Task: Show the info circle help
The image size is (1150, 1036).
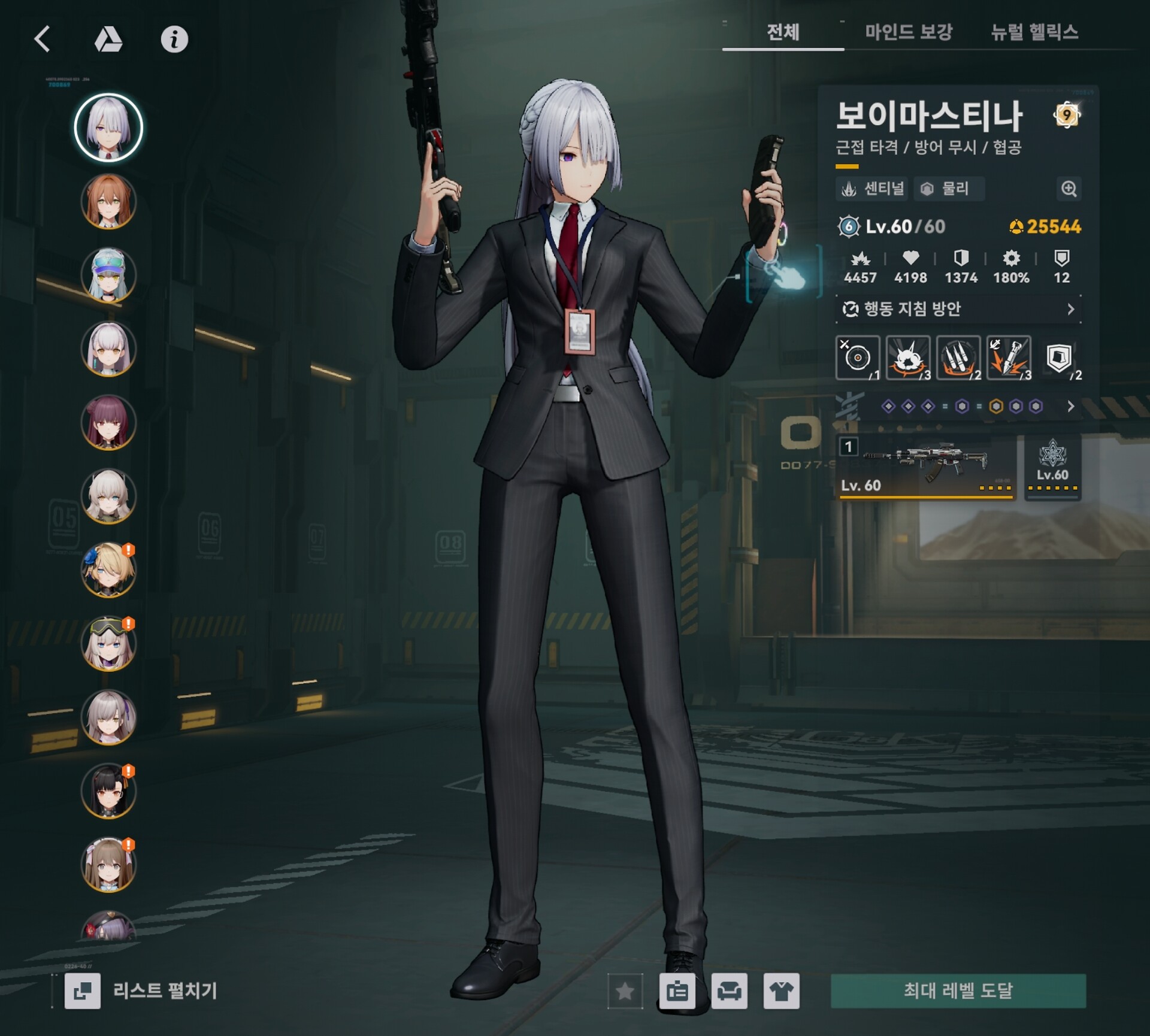Action: (x=174, y=40)
